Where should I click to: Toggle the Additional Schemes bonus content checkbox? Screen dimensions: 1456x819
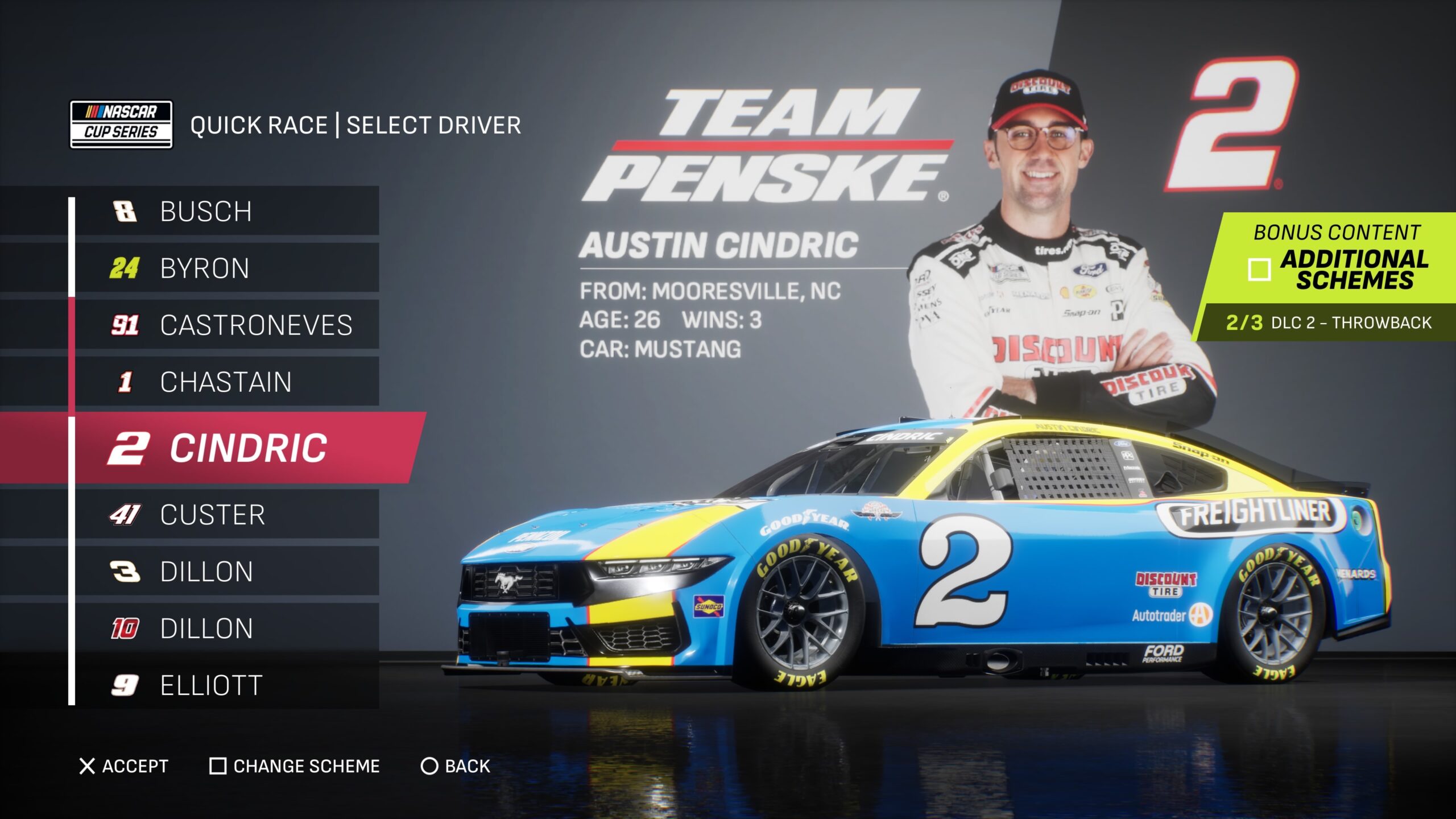(x=1259, y=270)
